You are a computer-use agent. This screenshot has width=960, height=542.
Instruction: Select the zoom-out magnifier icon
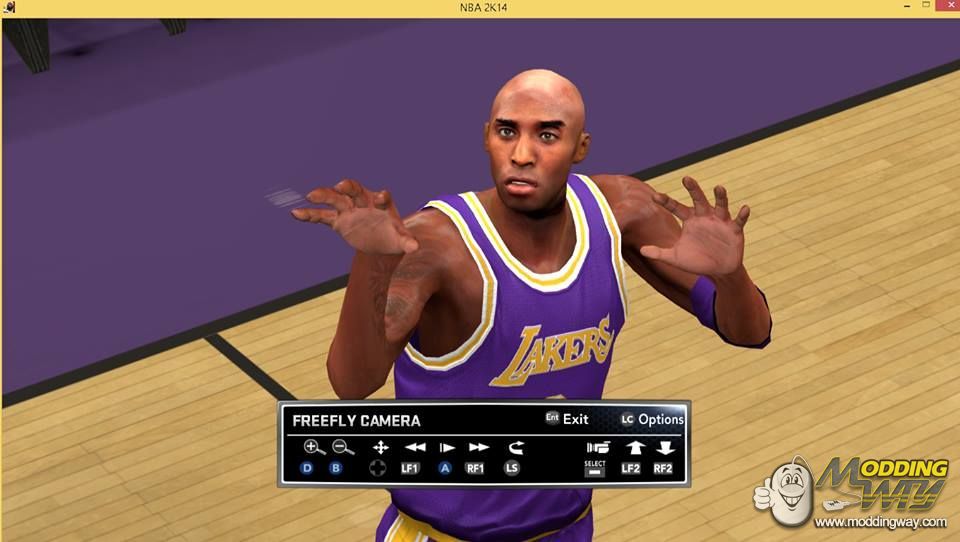point(342,448)
